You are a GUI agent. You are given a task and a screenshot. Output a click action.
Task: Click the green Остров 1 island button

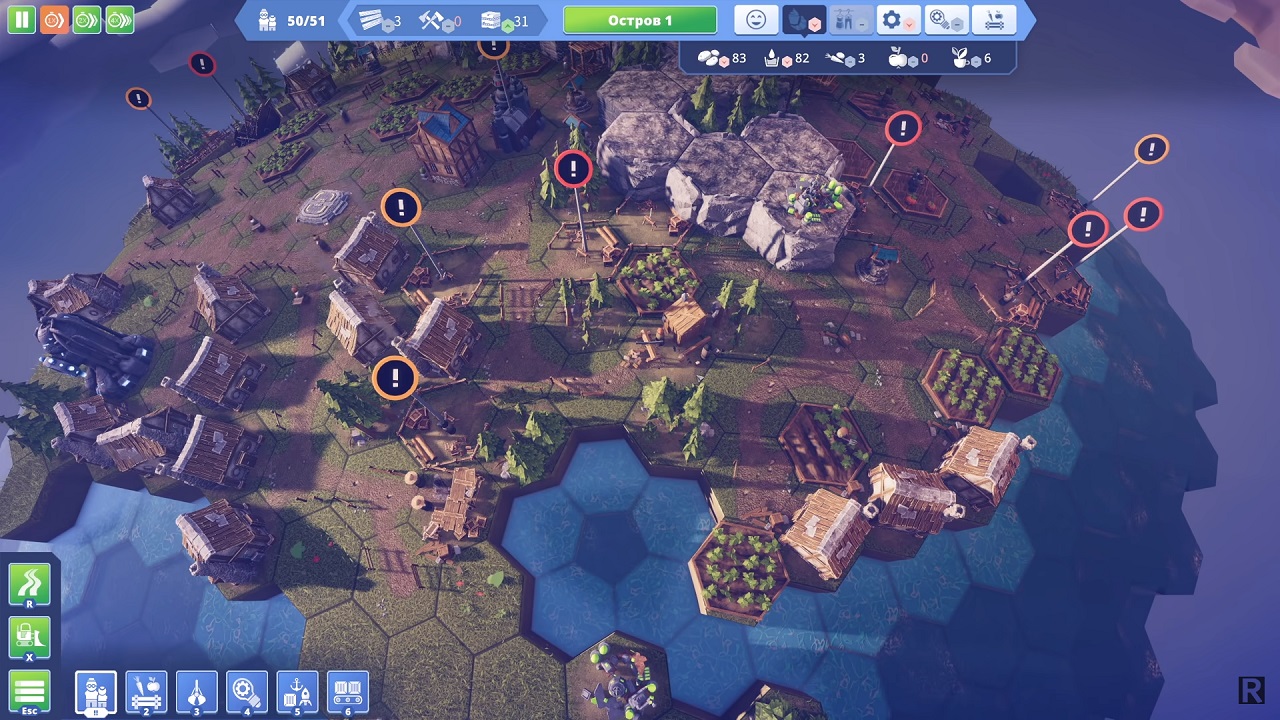(x=640, y=20)
